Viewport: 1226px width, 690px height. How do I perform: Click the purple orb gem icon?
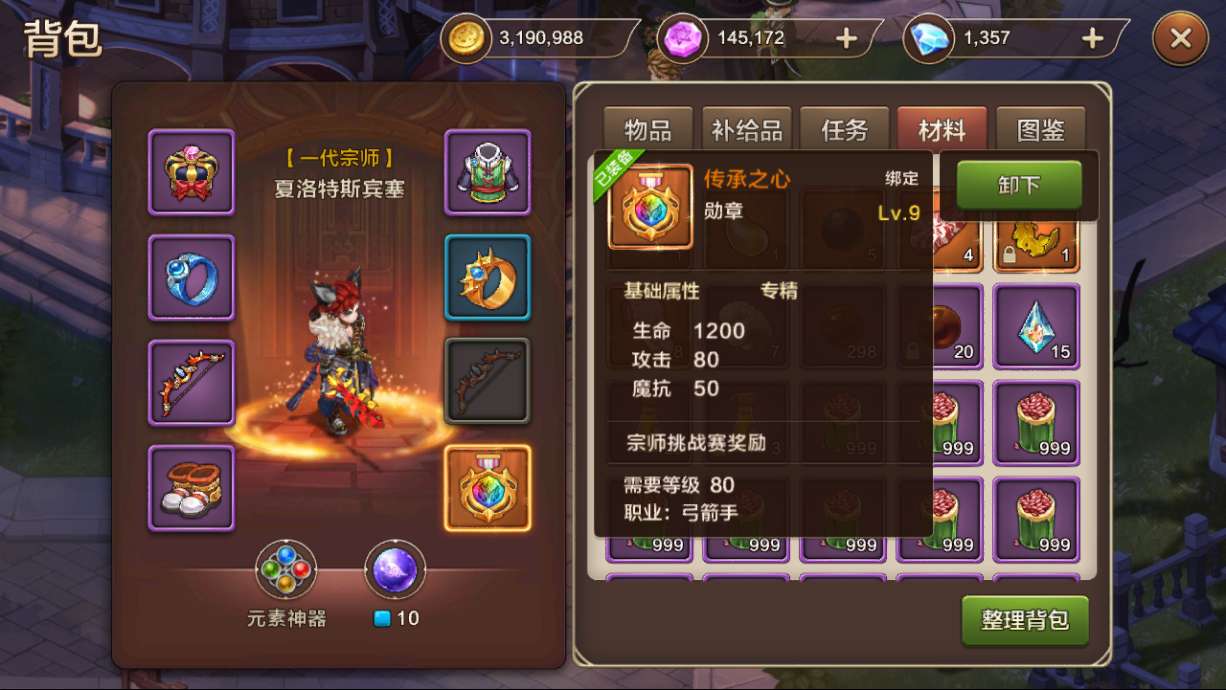[x=395, y=570]
